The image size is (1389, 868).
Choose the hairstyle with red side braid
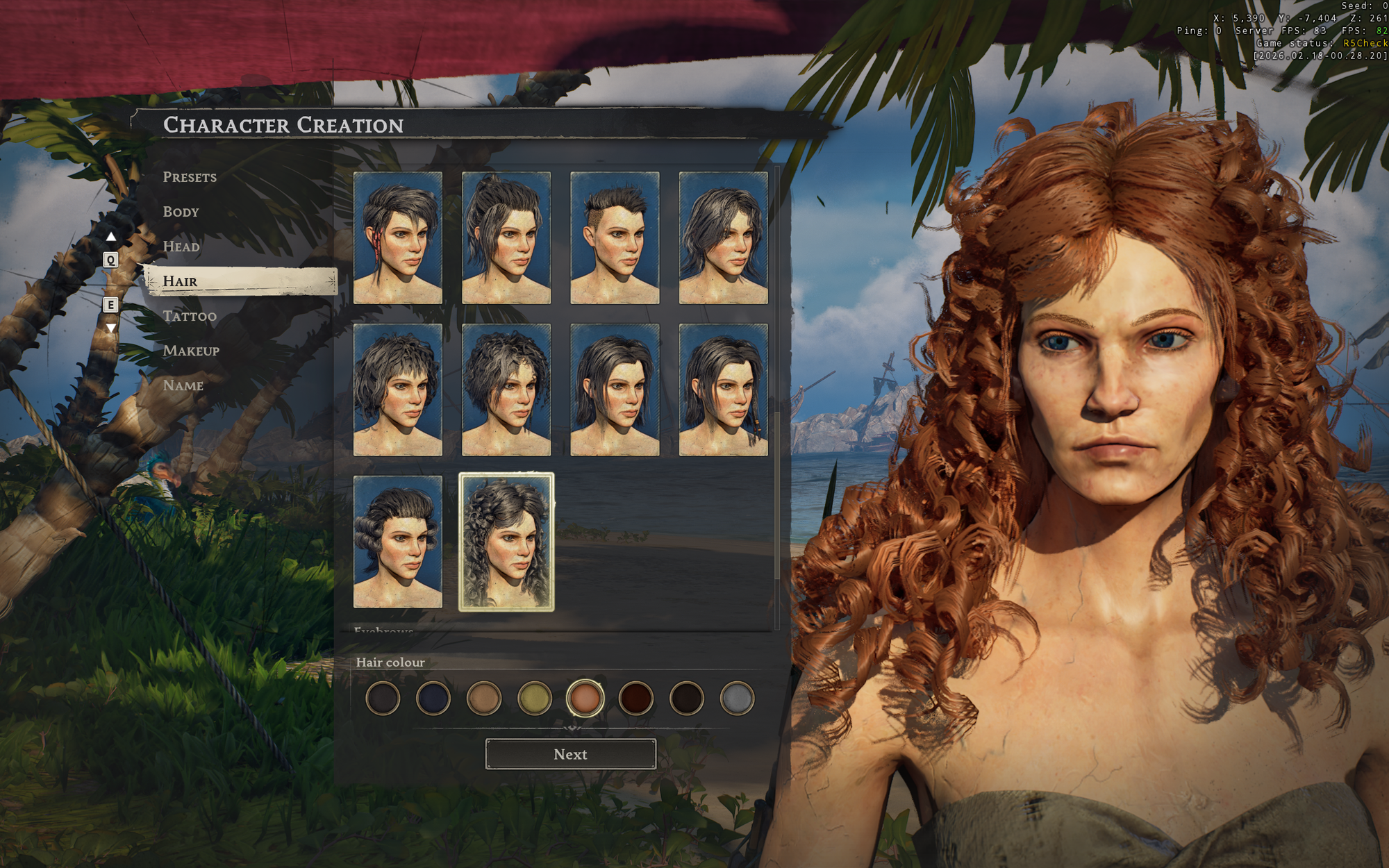pos(398,237)
